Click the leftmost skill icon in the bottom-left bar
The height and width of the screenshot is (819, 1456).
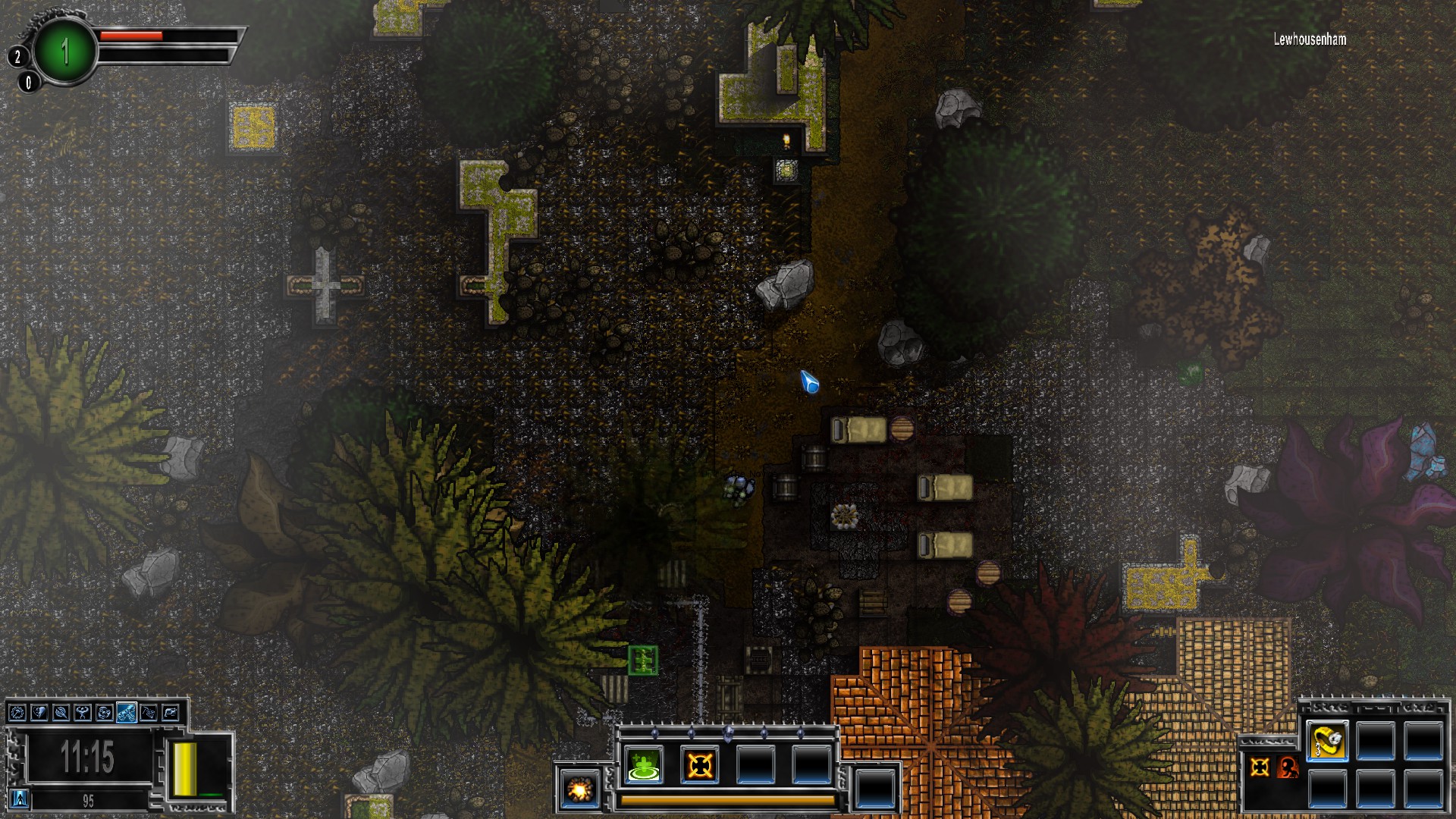tap(17, 714)
